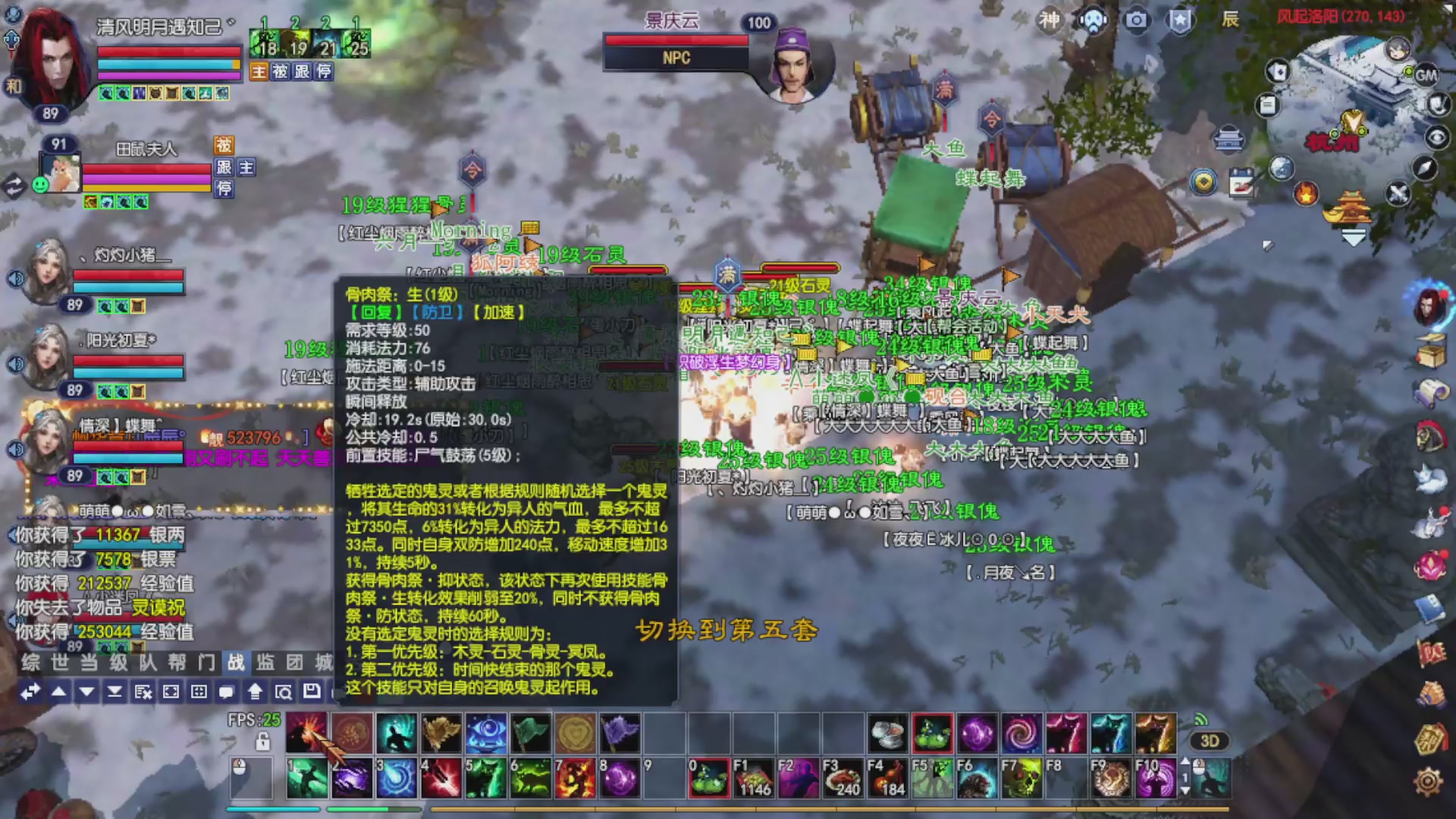Open the camera screenshot icon at top right

[x=1137, y=21]
